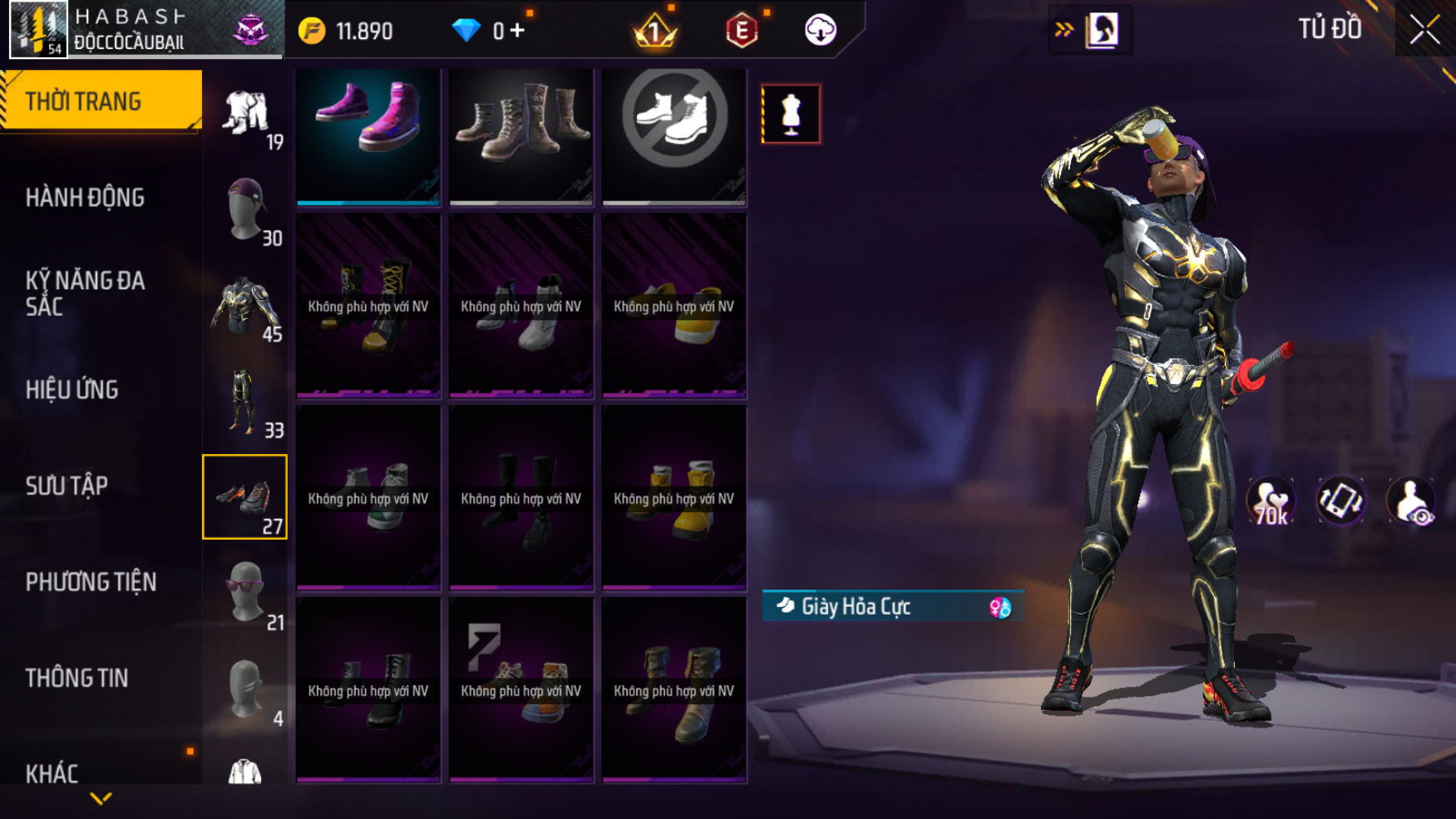Switch to KỸ NĂNG ĐA SẮC tab
Screen dimensions: 1456x819
click(x=85, y=293)
